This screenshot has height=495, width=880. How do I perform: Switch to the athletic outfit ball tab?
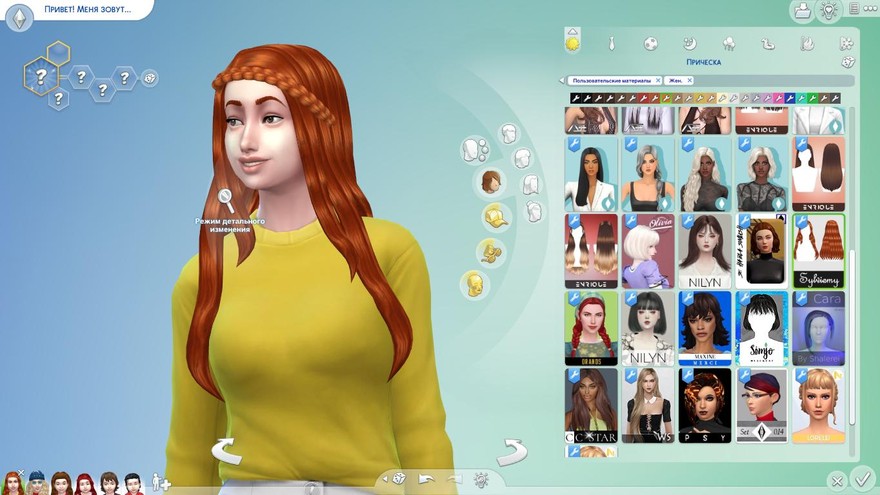[x=650, y=44]
